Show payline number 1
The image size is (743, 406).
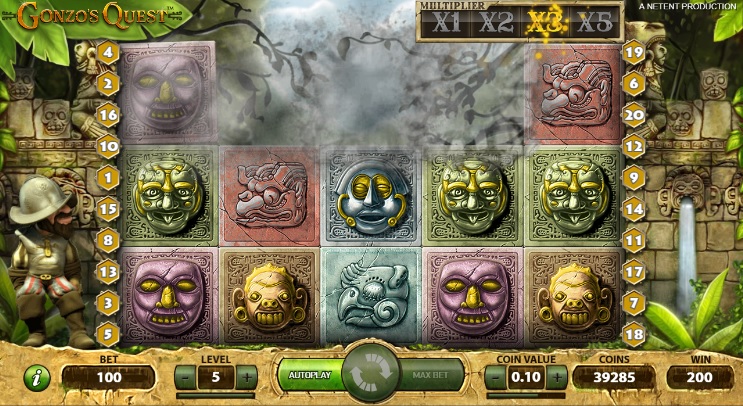108,177
